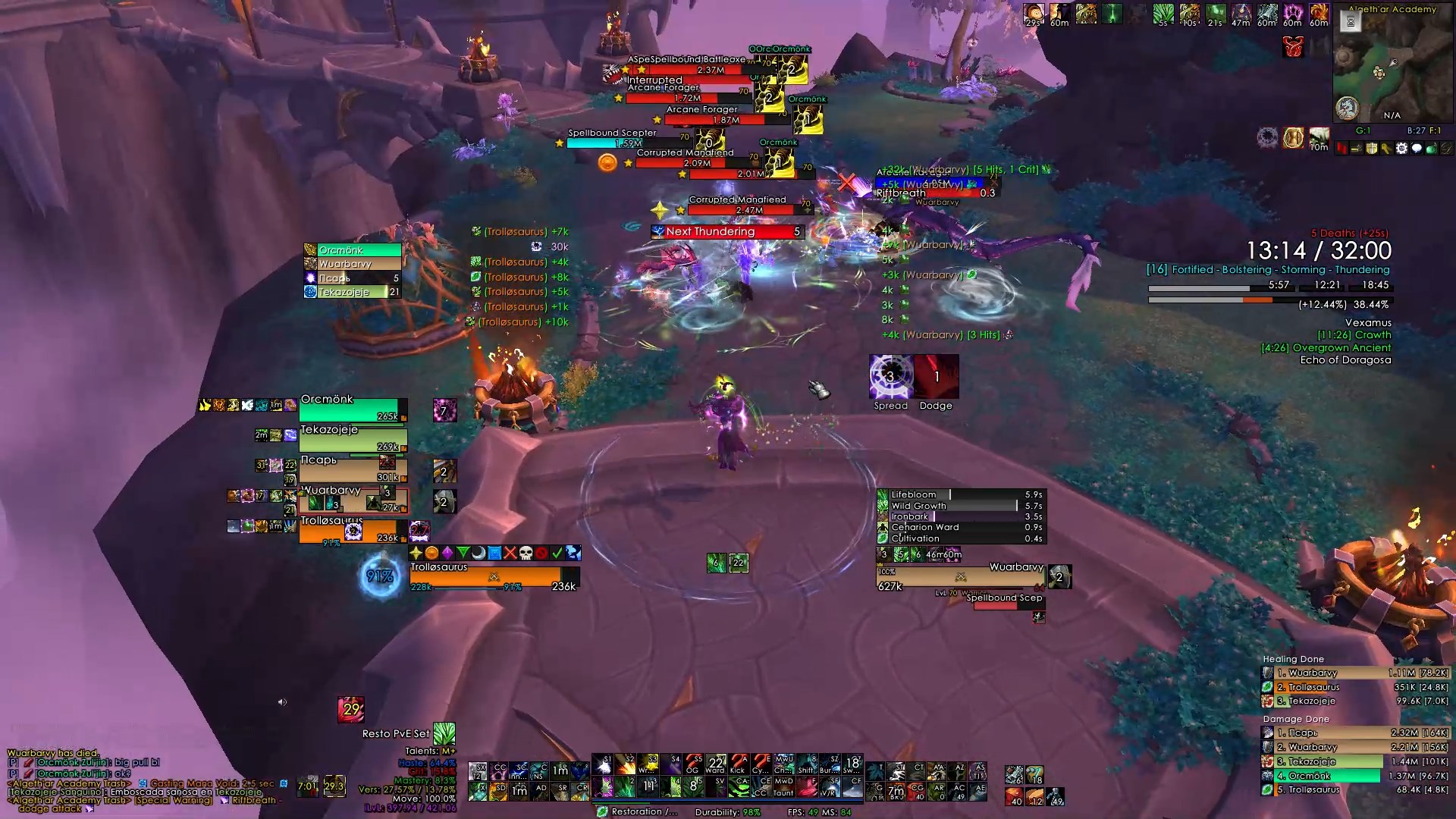1456x819 pixels.
Task: Click the dragon emblem button on minimap
Action: pos(1293,48)
